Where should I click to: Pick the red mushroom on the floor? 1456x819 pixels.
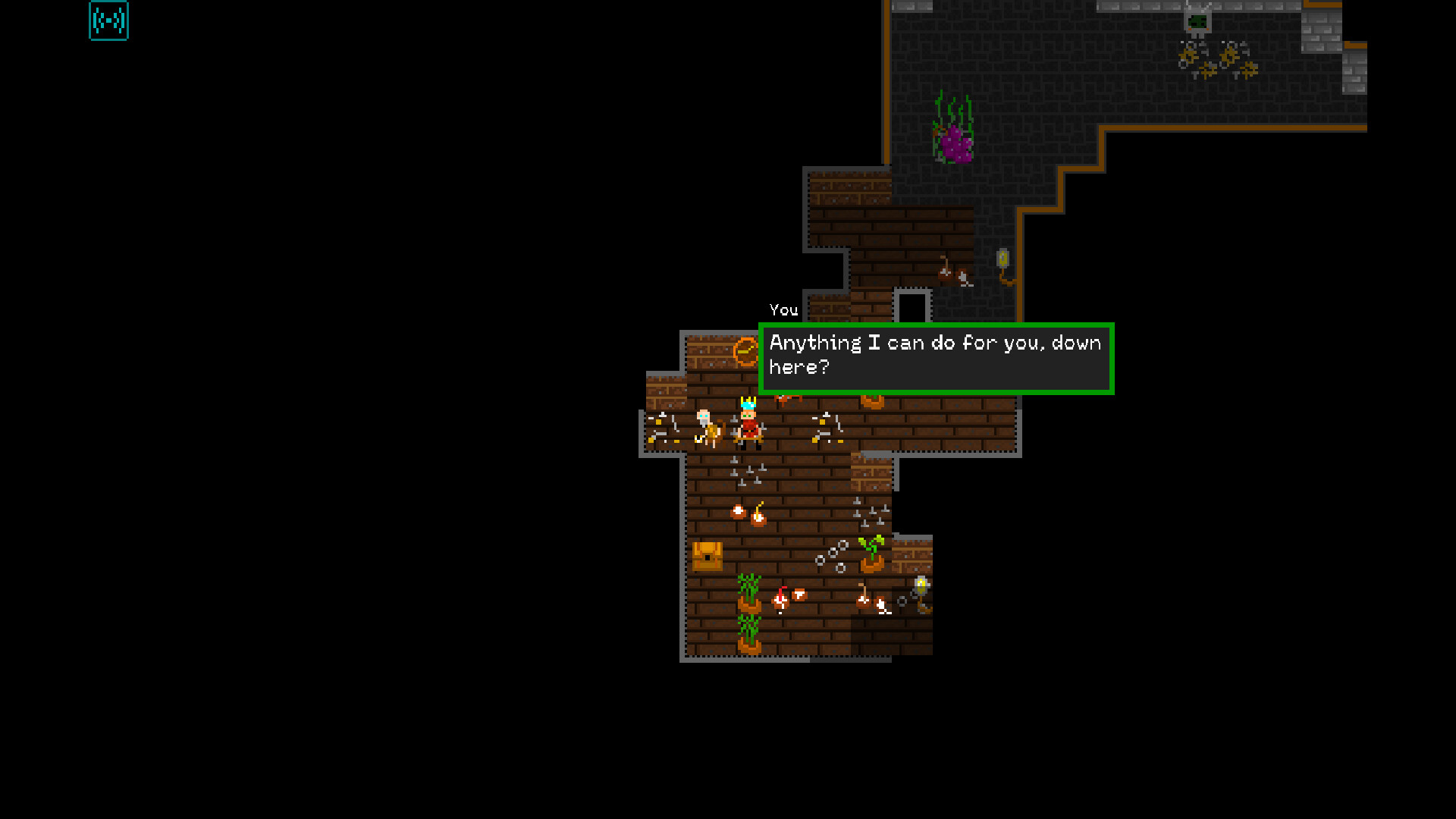click(x=780, y=598)
